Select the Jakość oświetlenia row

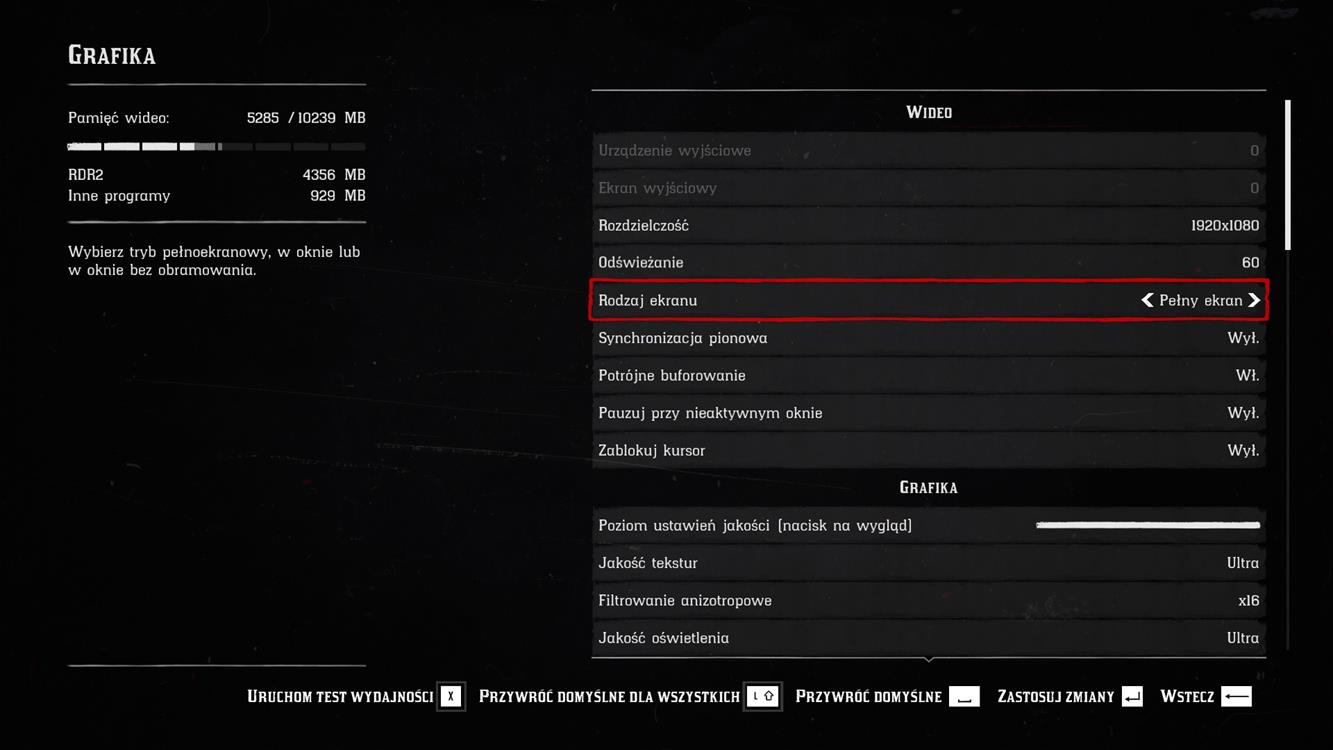tap(928, 638)
